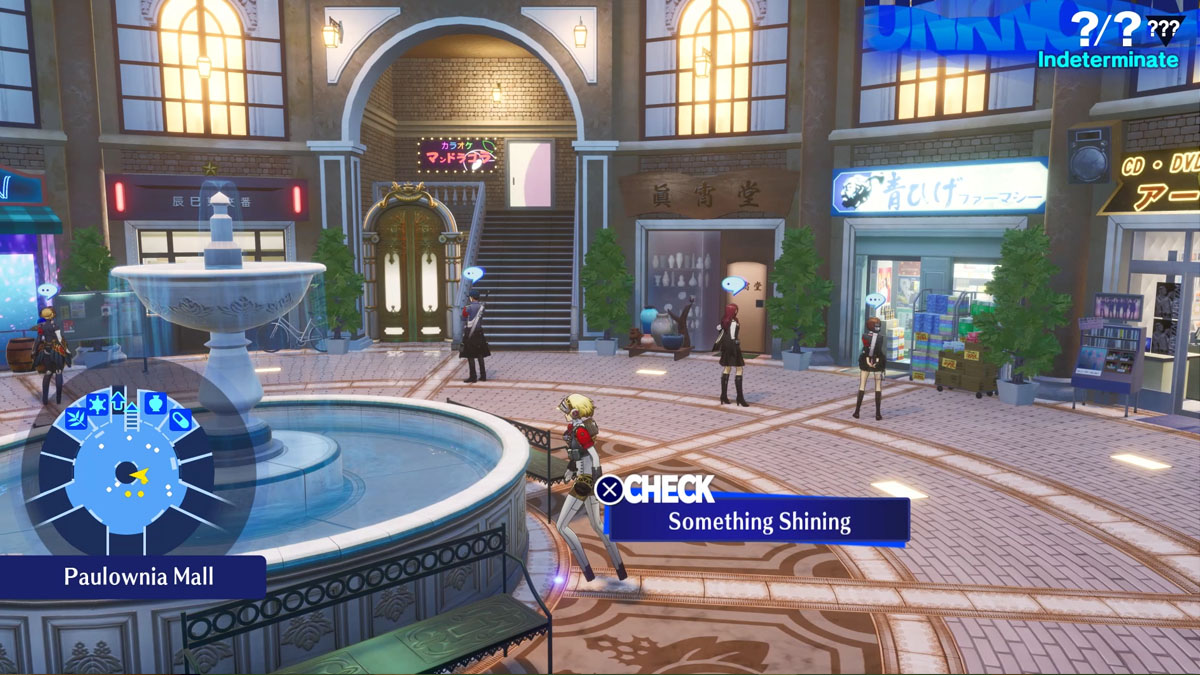Select the pill pharmacy marker on minimap
This screenshot has width=1200, height=675.
[180, 420]
